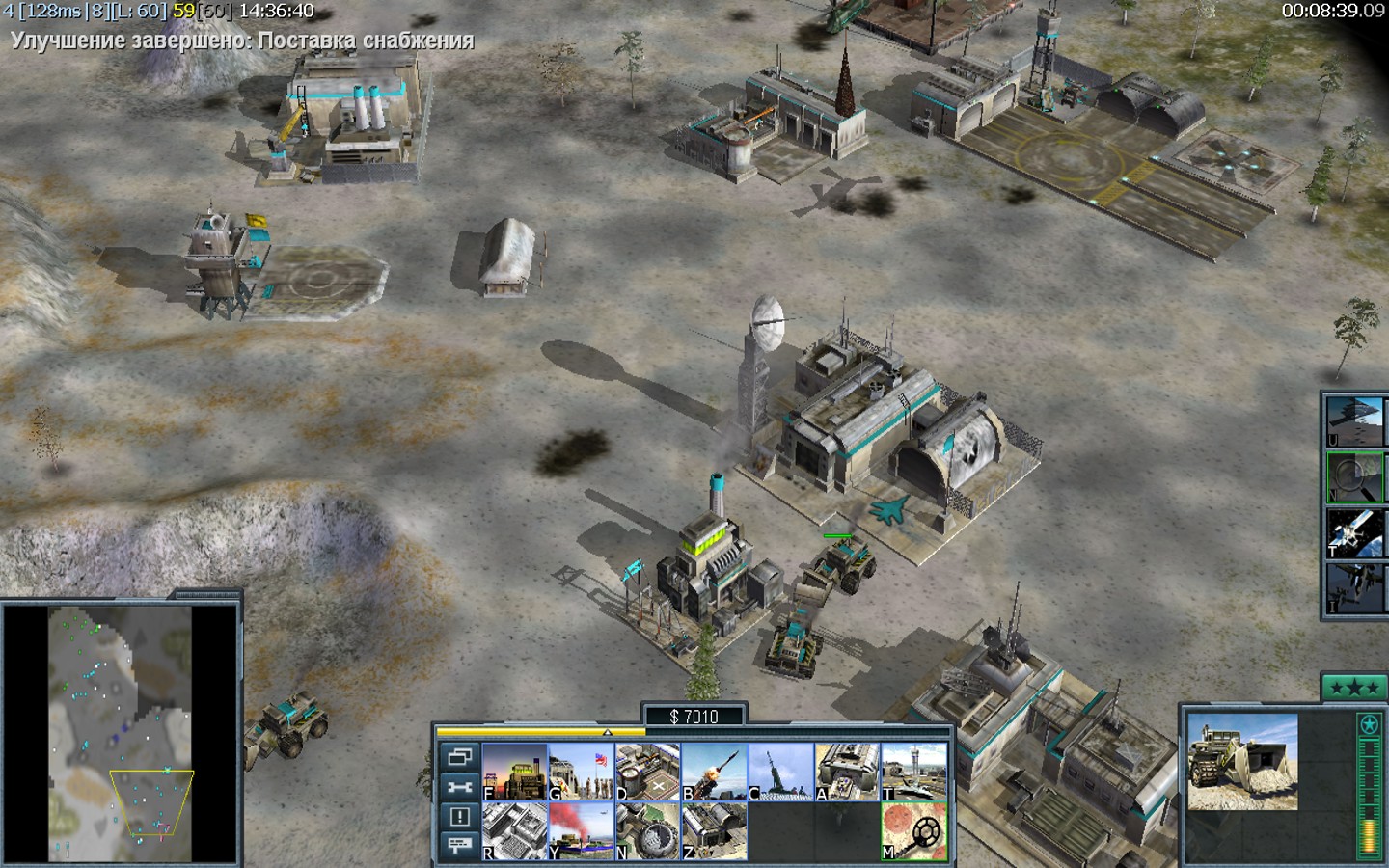This screenshot has height=868, width=1389.
Task: Build the Particle Cannon (N icon)
Action: click(x=647, y=830)
